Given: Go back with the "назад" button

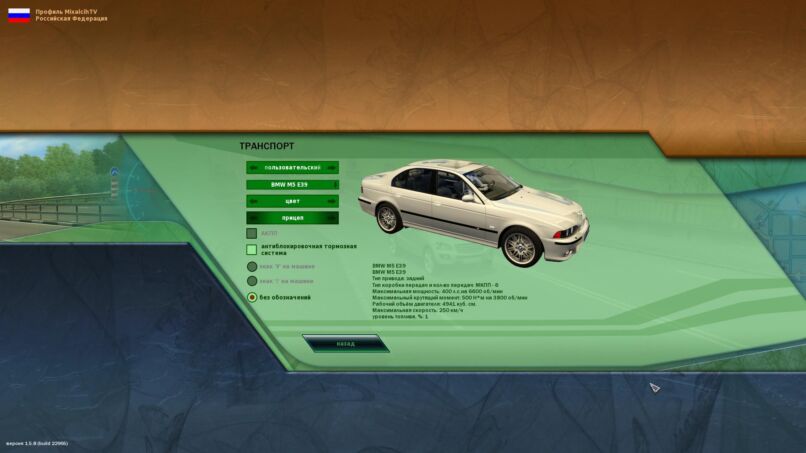Looking at the screenshot, I should (x=345, y=343).
